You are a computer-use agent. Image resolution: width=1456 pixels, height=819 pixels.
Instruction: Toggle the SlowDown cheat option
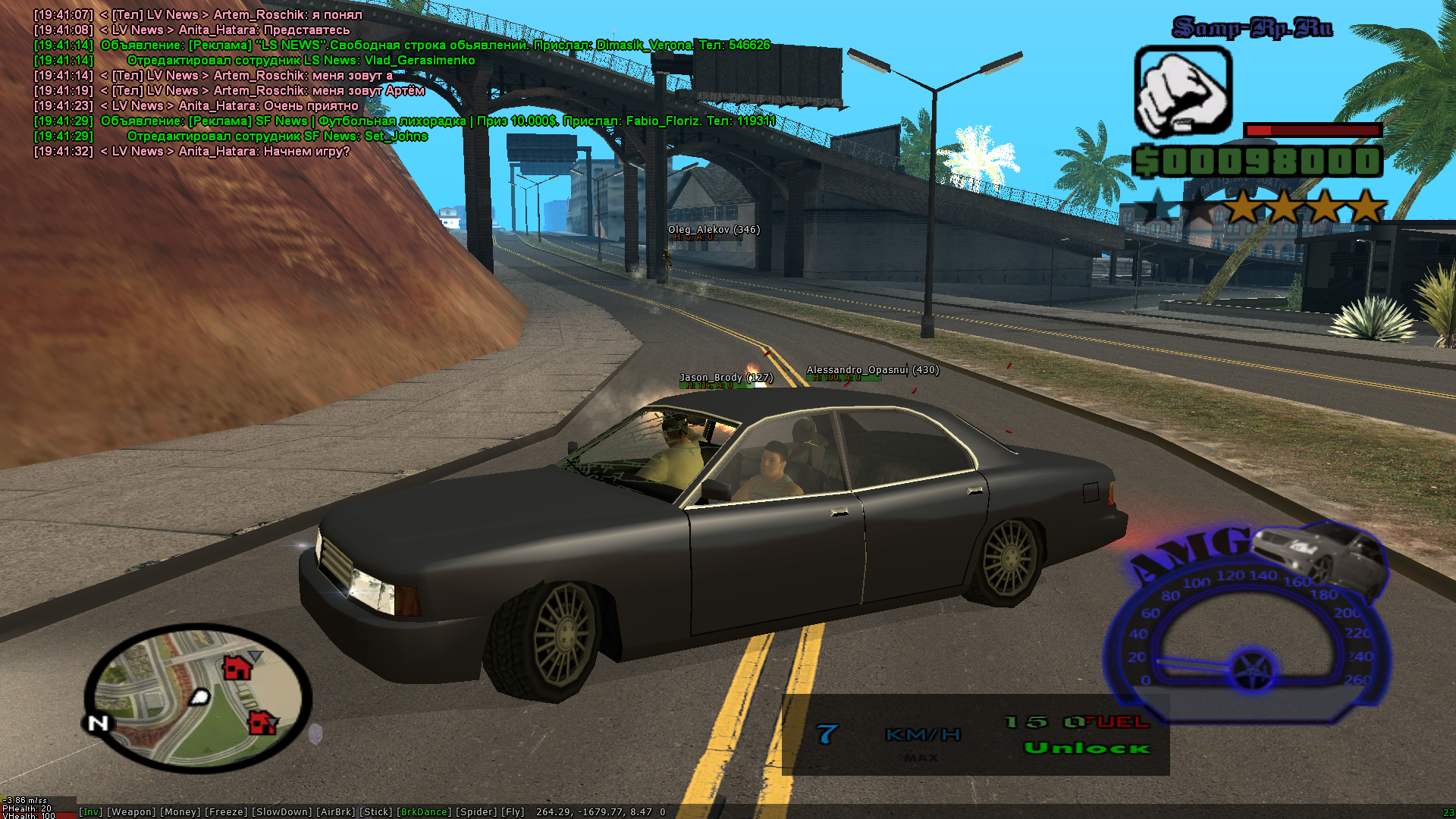point(281,812)
